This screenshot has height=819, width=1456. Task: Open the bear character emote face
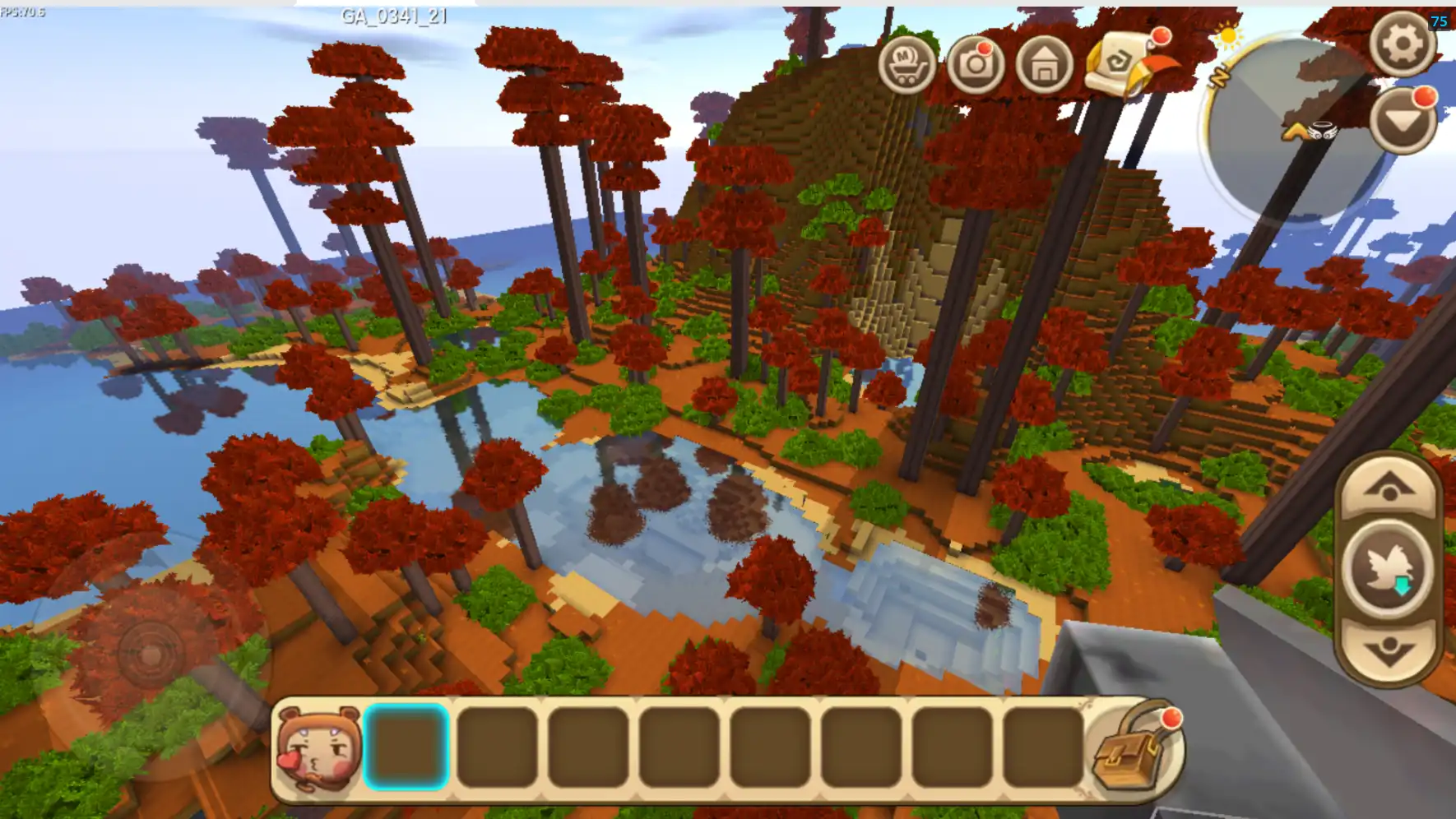(x=319, y=748)
